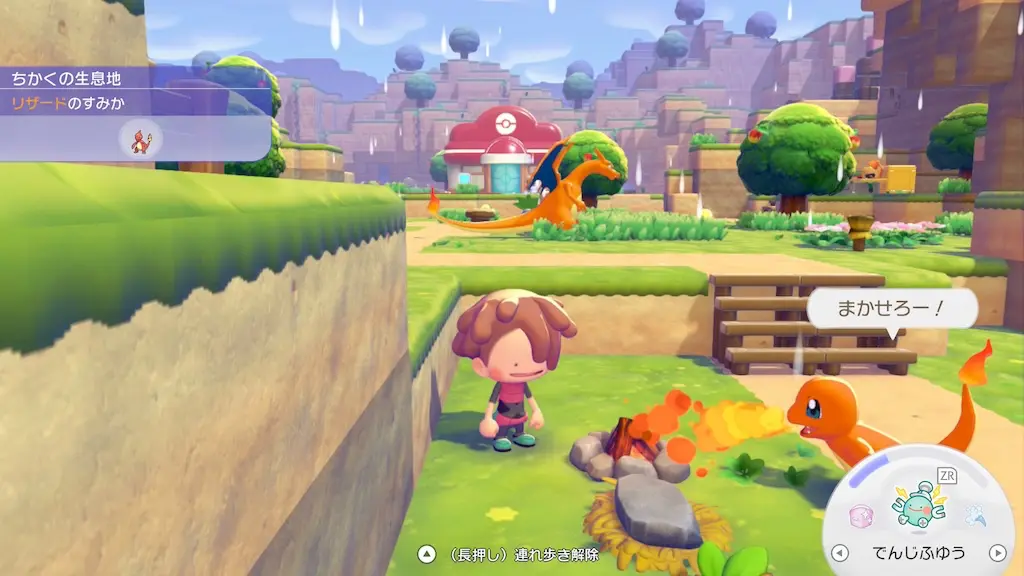The height and width of the screenshot is (576, 1024).
Task: Pick the pale blue water splash ability
Action: pyautogui.click(x=976, y=516)
